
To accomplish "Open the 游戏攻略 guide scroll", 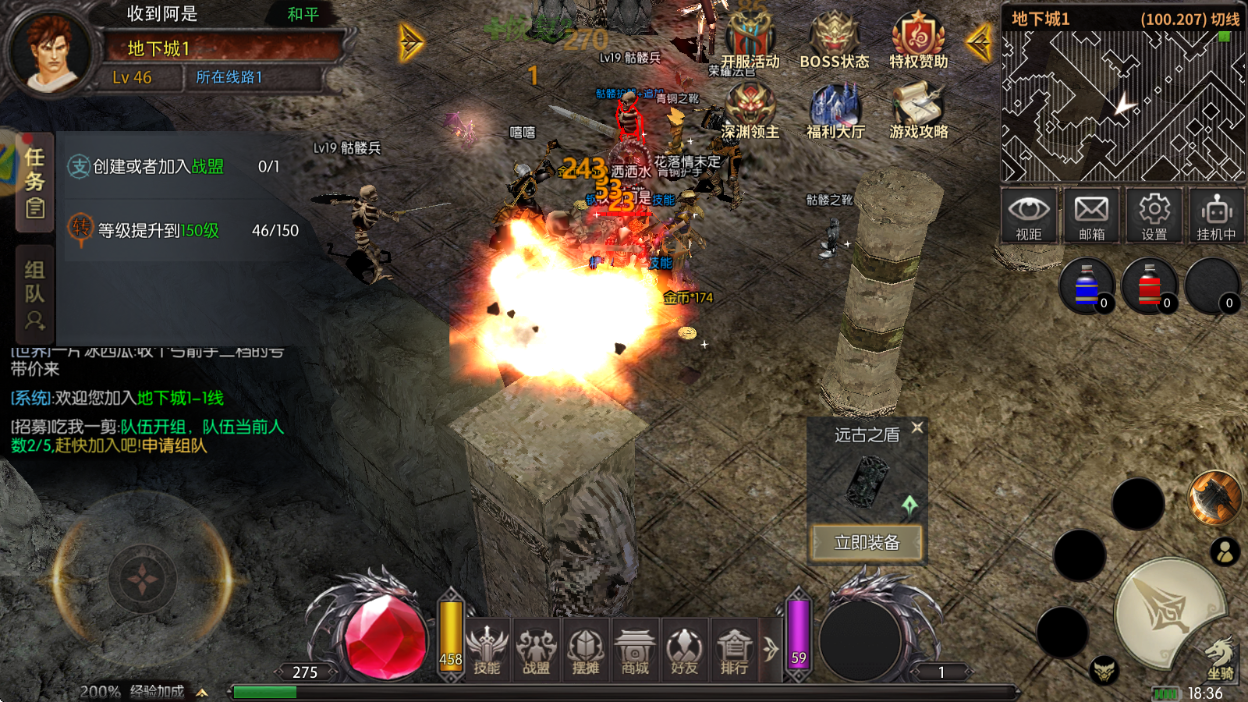I will (918, 108).
